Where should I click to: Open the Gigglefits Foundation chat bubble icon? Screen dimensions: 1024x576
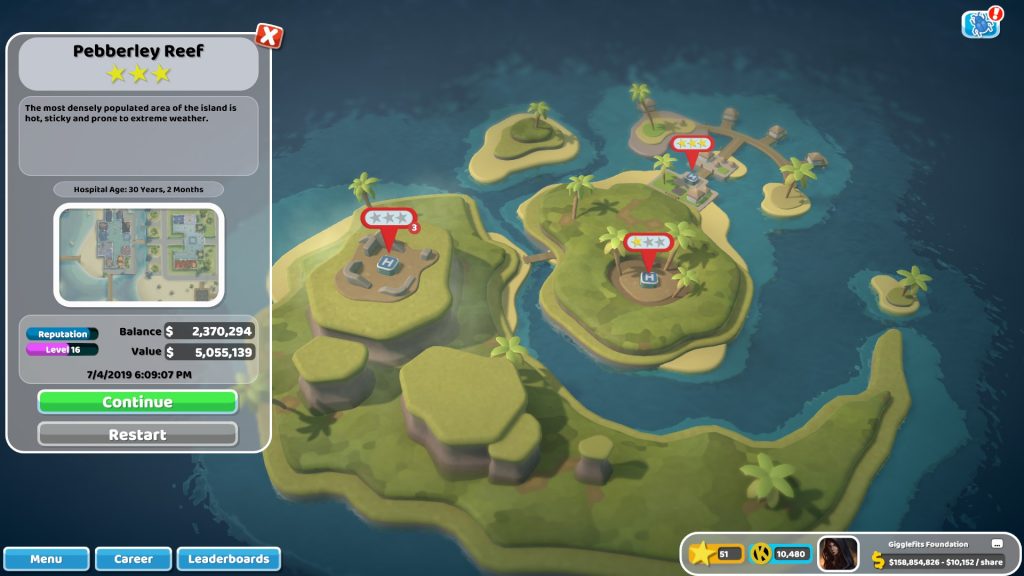tap(996, 544)
